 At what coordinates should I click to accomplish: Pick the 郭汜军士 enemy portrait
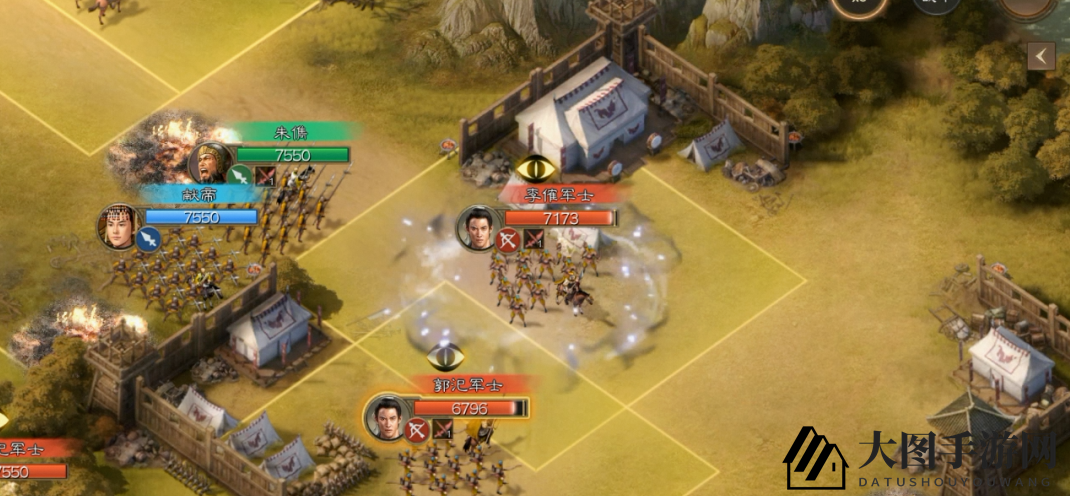click(386, 415)
